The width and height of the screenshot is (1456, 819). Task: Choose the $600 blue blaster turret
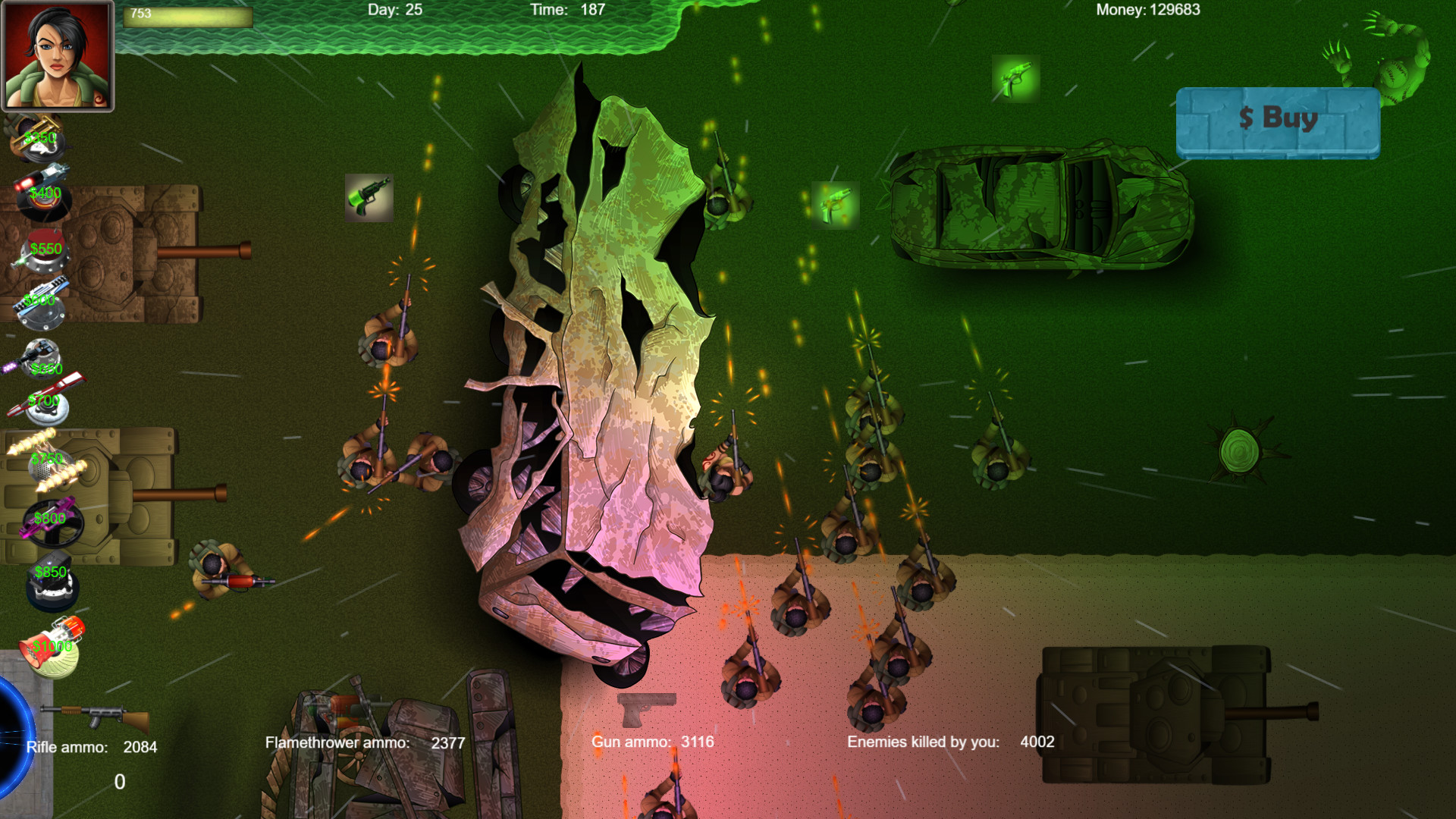tap(42, 300)
